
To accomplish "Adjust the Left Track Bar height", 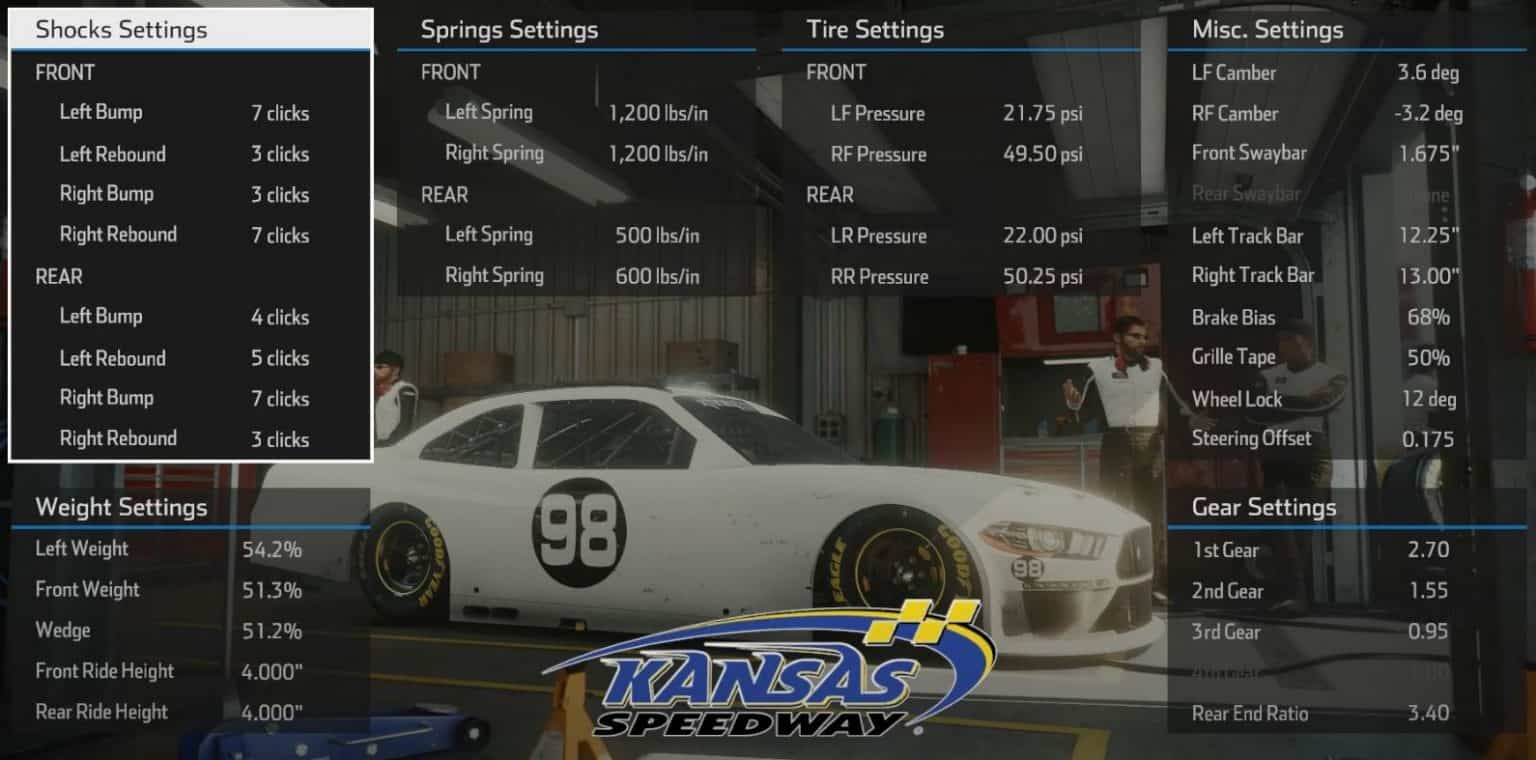I will click(x=1320, y=236).
